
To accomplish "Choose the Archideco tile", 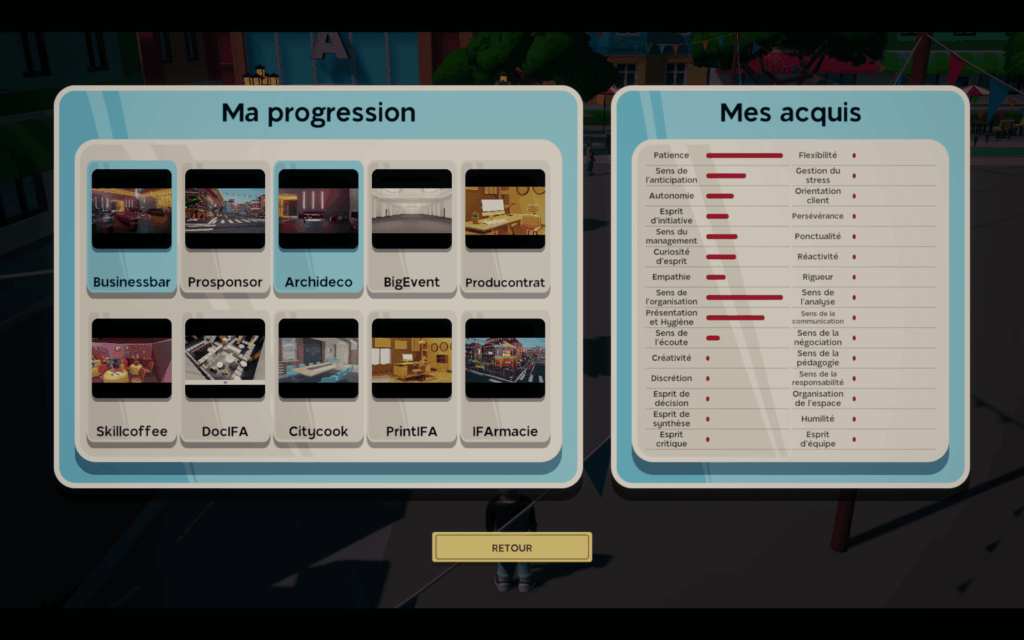I will [x=318, y=228].
